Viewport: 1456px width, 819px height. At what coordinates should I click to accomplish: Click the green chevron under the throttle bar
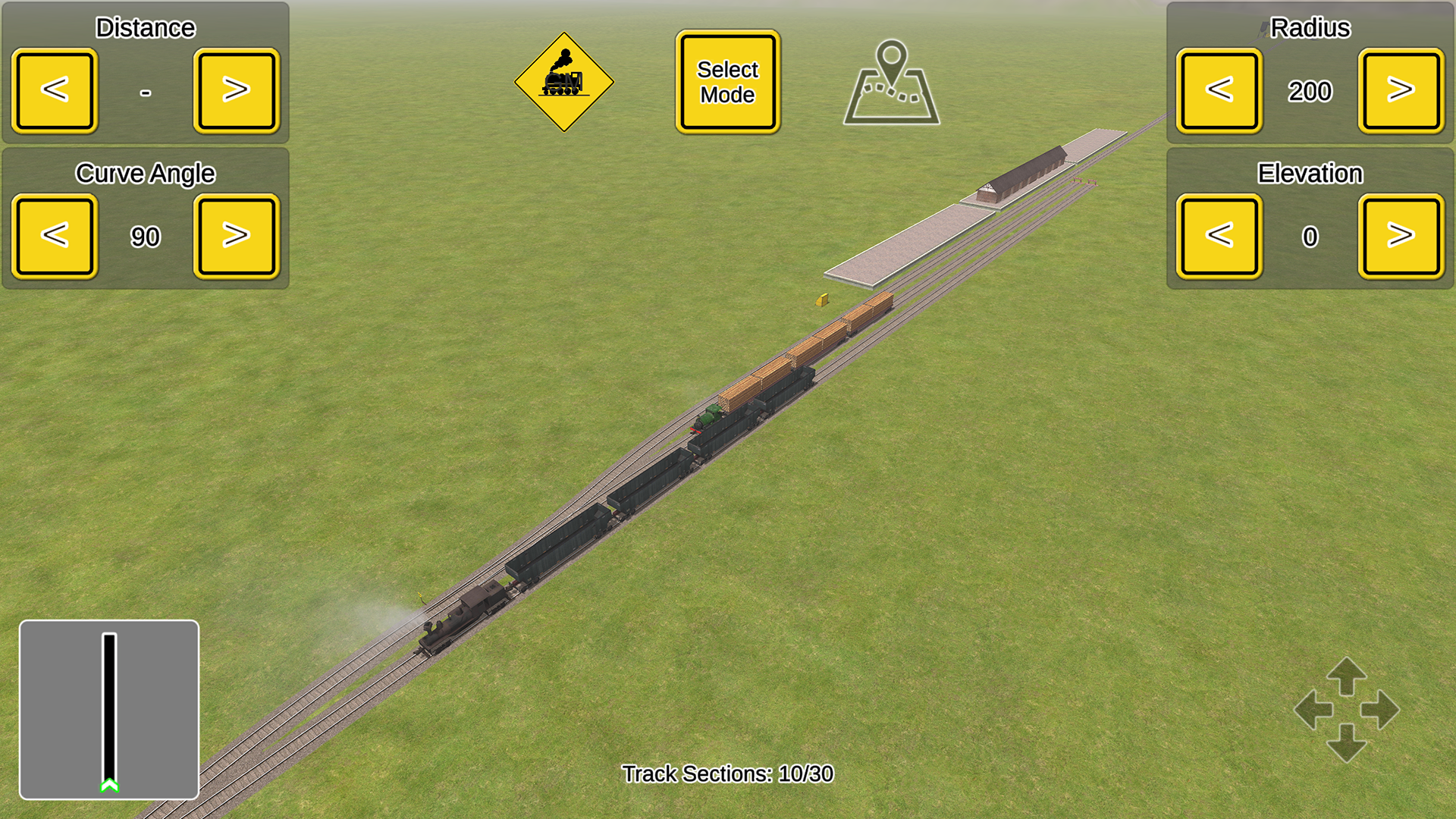(110, 786)
